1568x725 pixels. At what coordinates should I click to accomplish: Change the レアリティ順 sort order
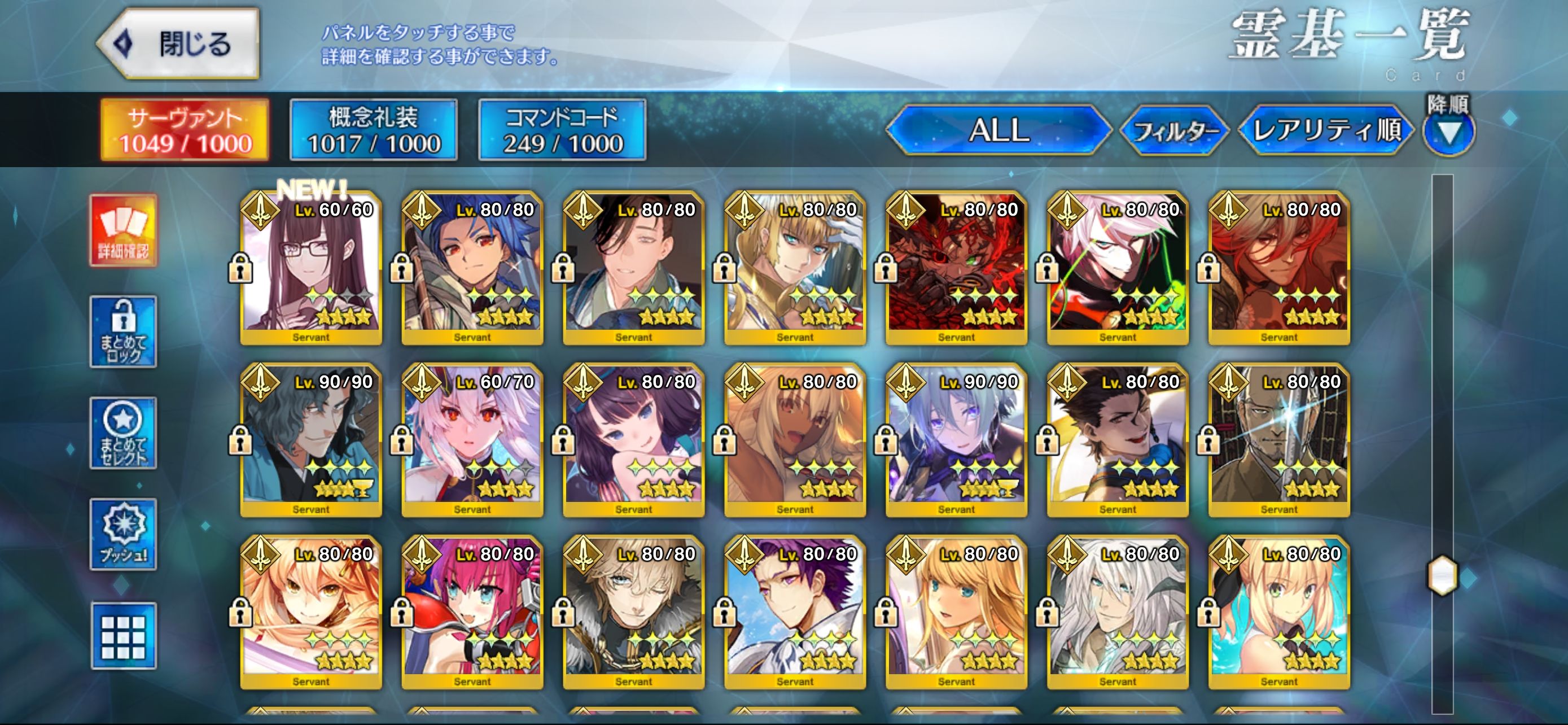[x=1326, y=130]
